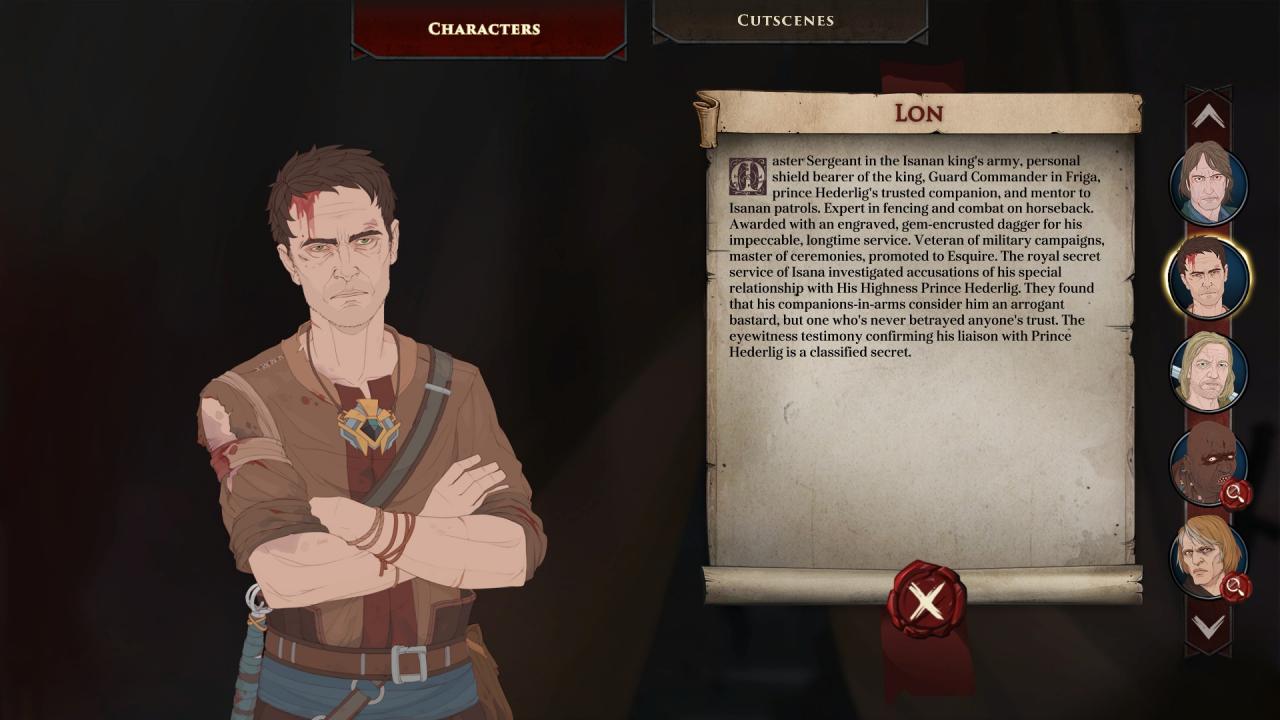The width and height of the screenshot is (1280, 720).
Task: Choose the pale ginger-haired character portrait
Action: [1208, 556]
